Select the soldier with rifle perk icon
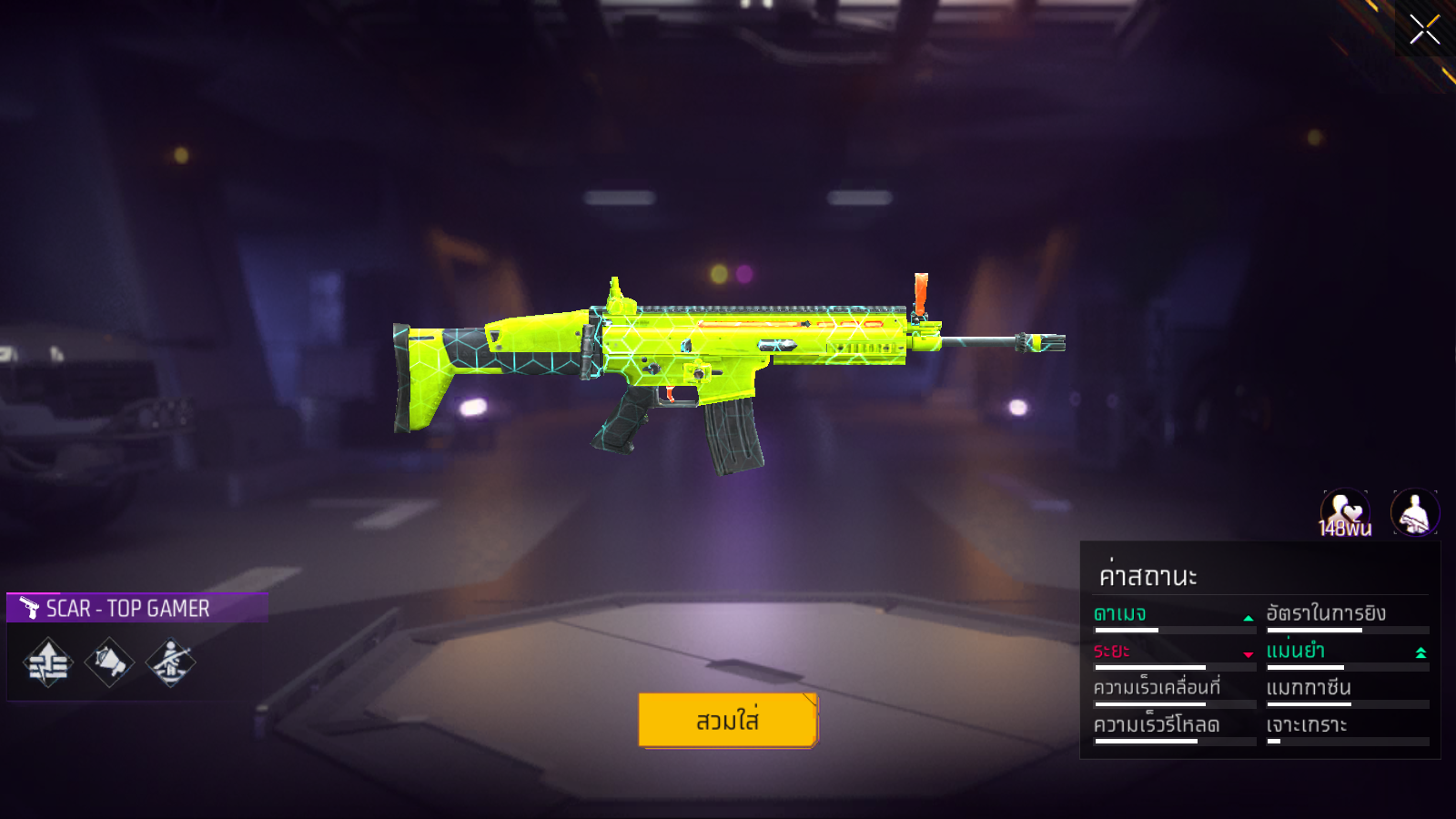 point(170,662)
